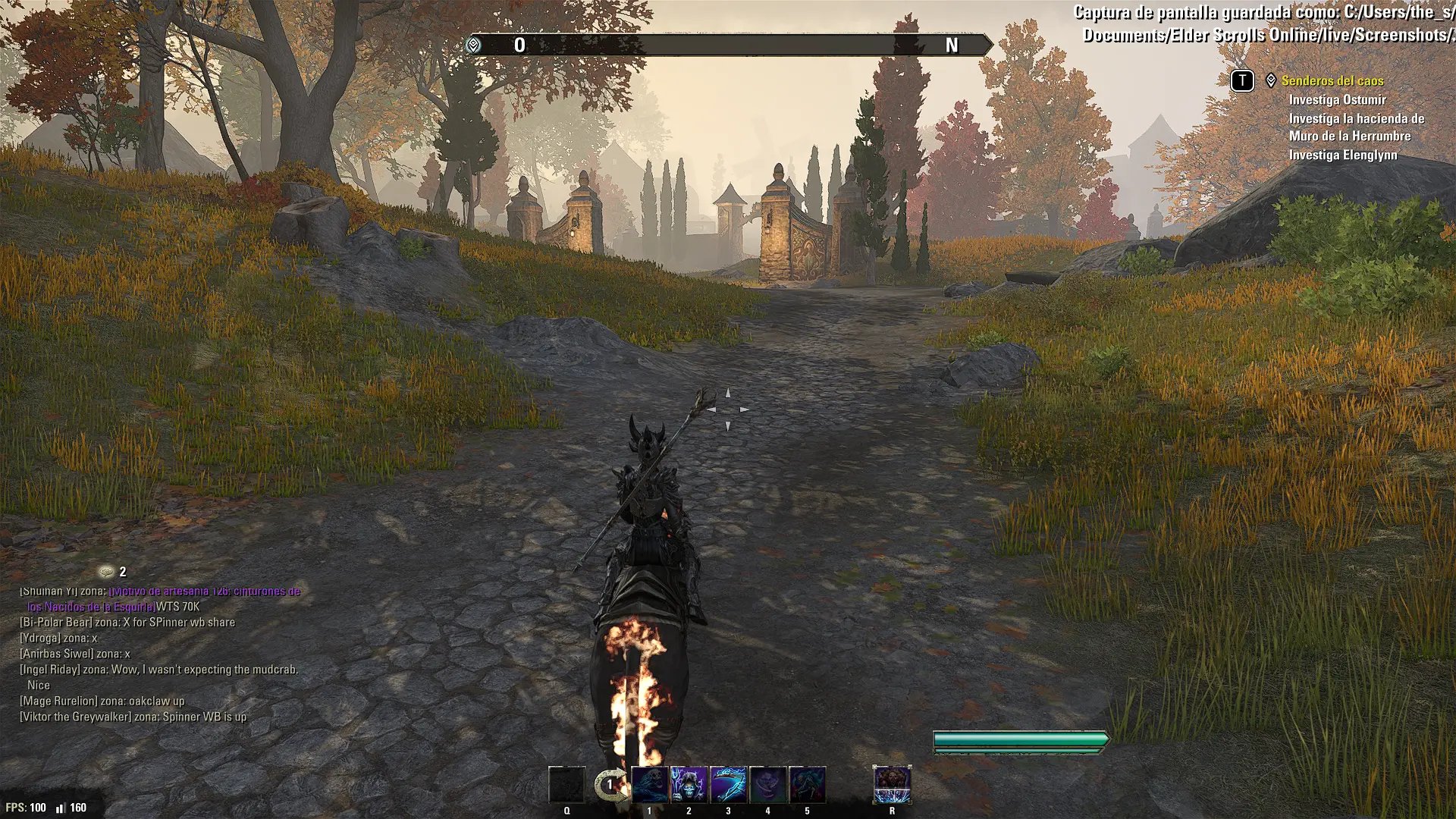Image resolution: width=1456 pixels, height=819 pixels.
Task: Use the lightning scythe ability
Action: [729, 785]
